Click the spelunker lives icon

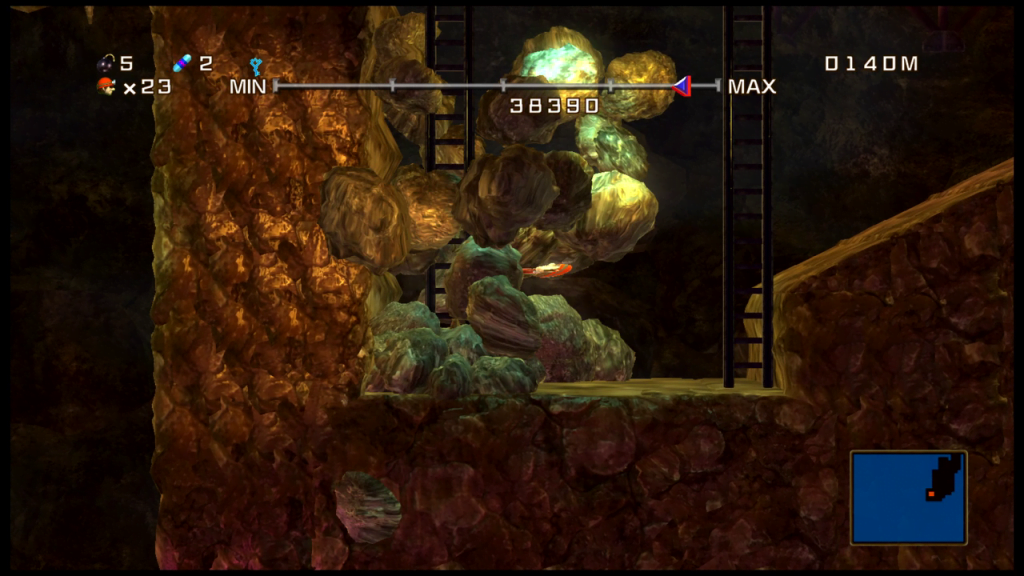click(106, 87)
